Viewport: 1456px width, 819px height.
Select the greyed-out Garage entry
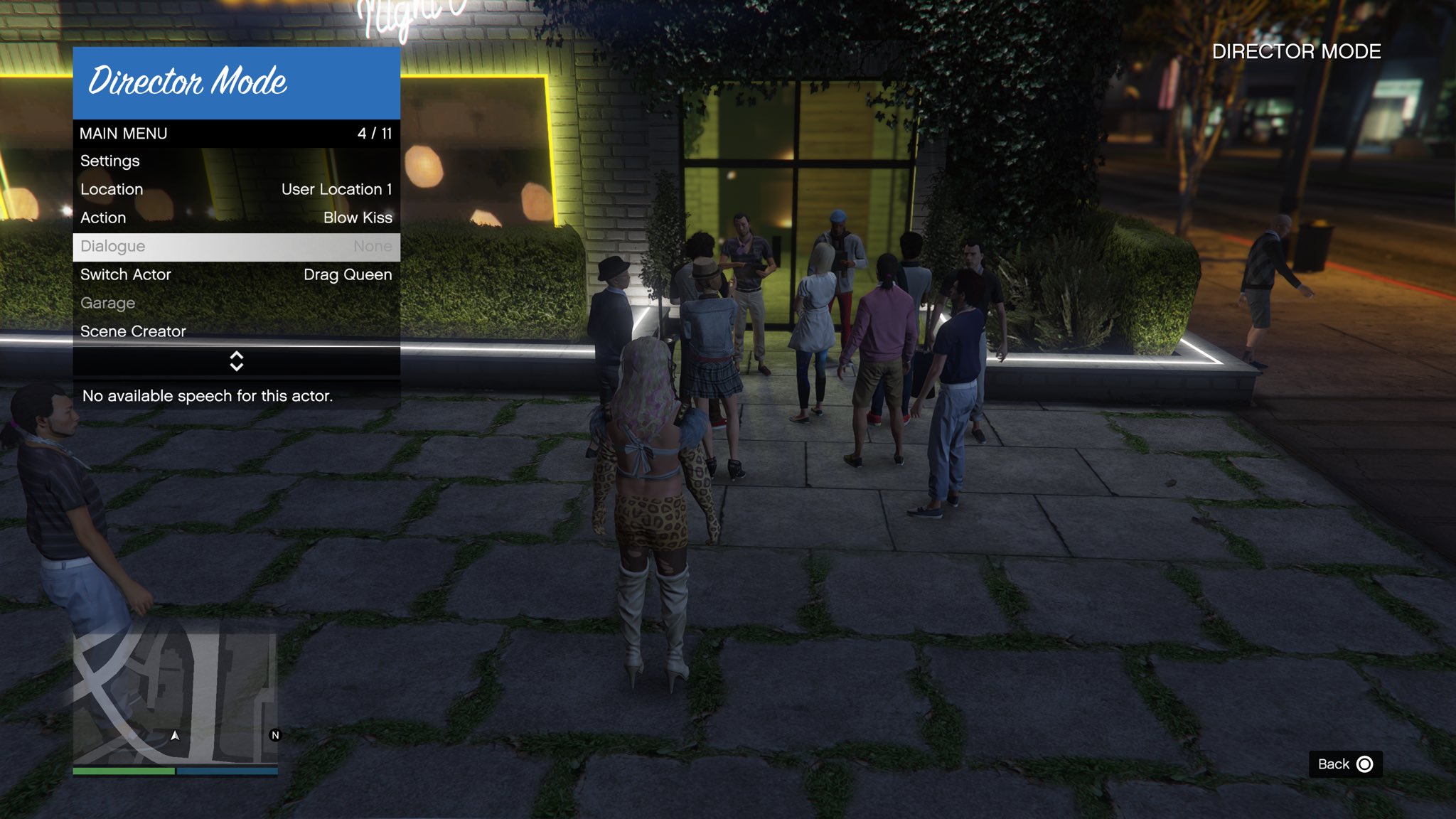click(x=236, y=304)
